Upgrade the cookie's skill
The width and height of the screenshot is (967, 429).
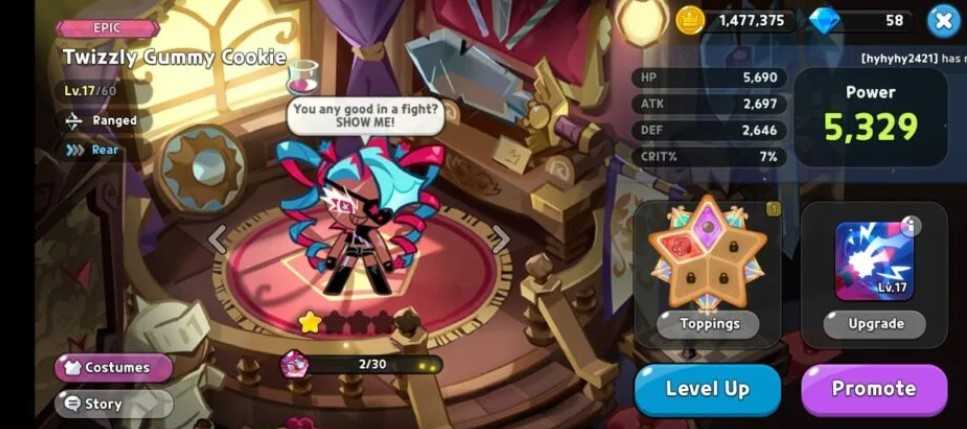(874, 323)
